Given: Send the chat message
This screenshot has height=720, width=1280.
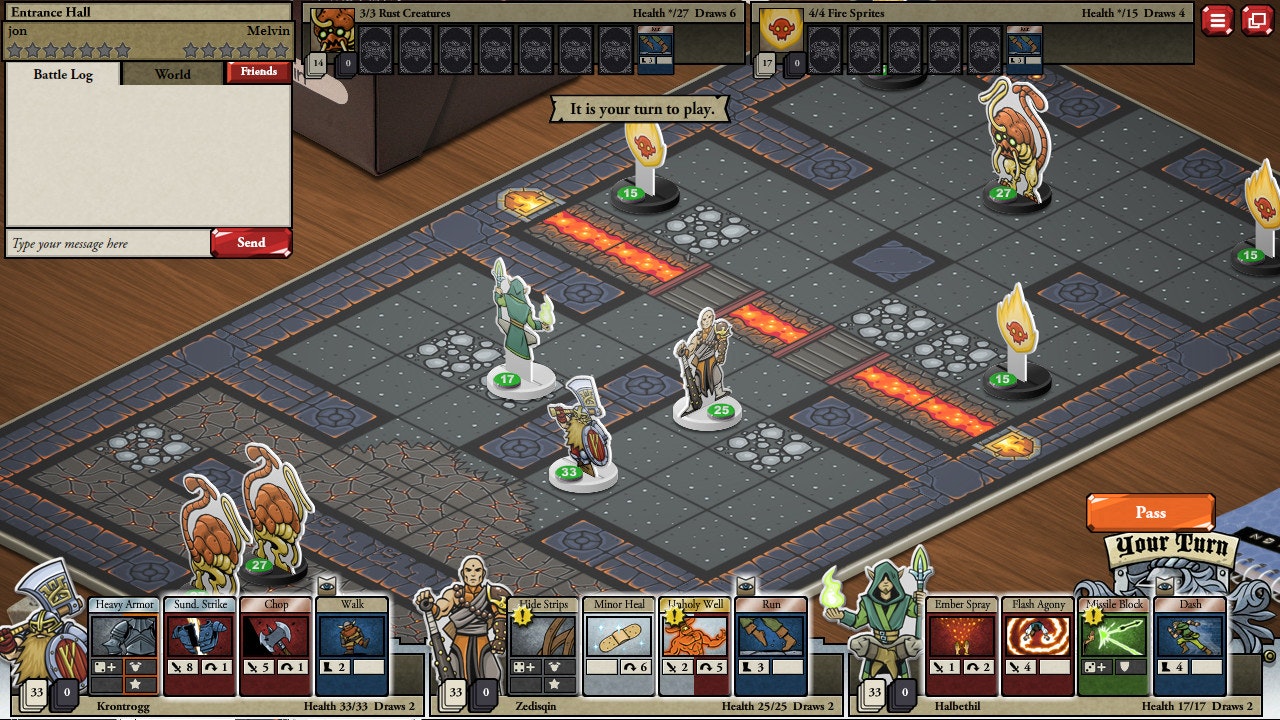Looking at the screenshot, I should (250, 243).
